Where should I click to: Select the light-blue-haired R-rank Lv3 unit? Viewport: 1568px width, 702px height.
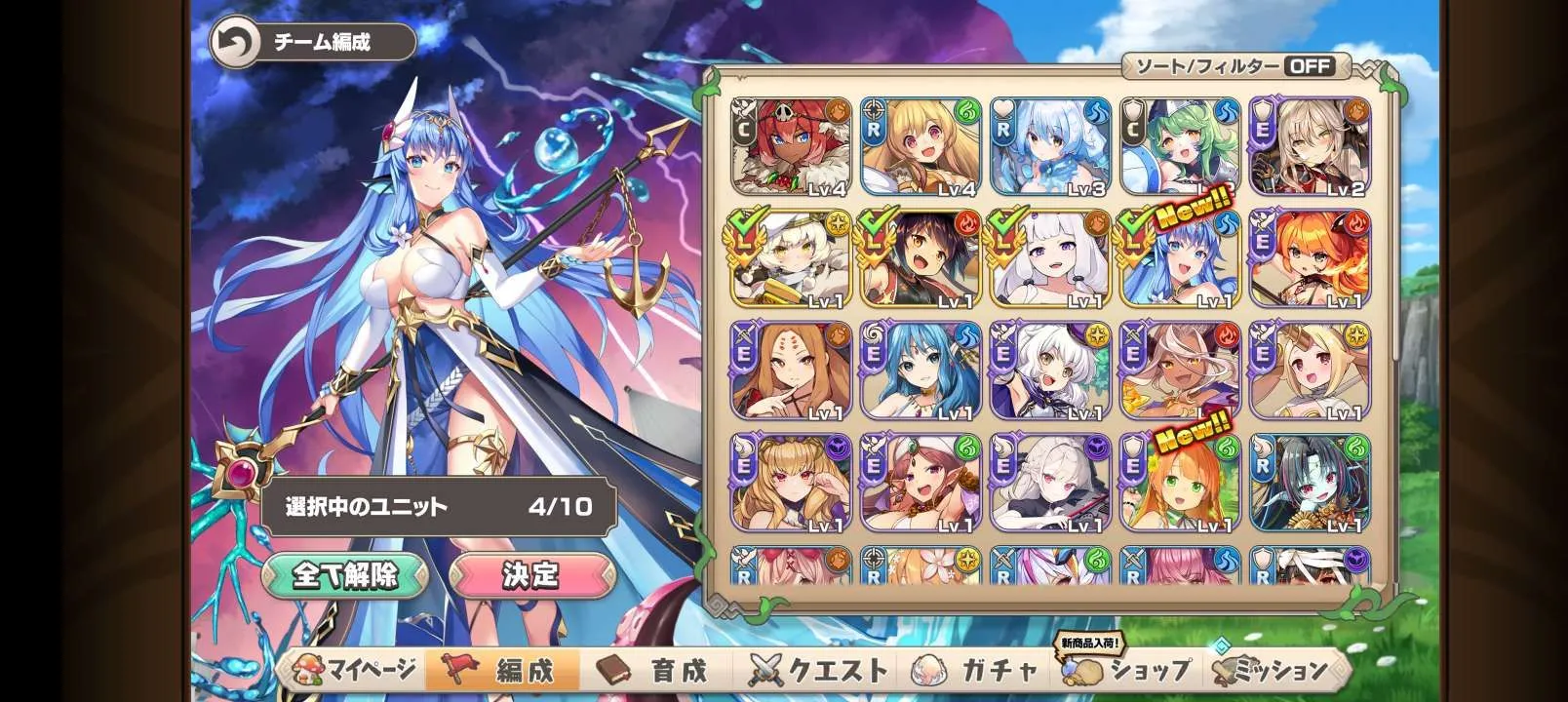(x=1050, y=147)
